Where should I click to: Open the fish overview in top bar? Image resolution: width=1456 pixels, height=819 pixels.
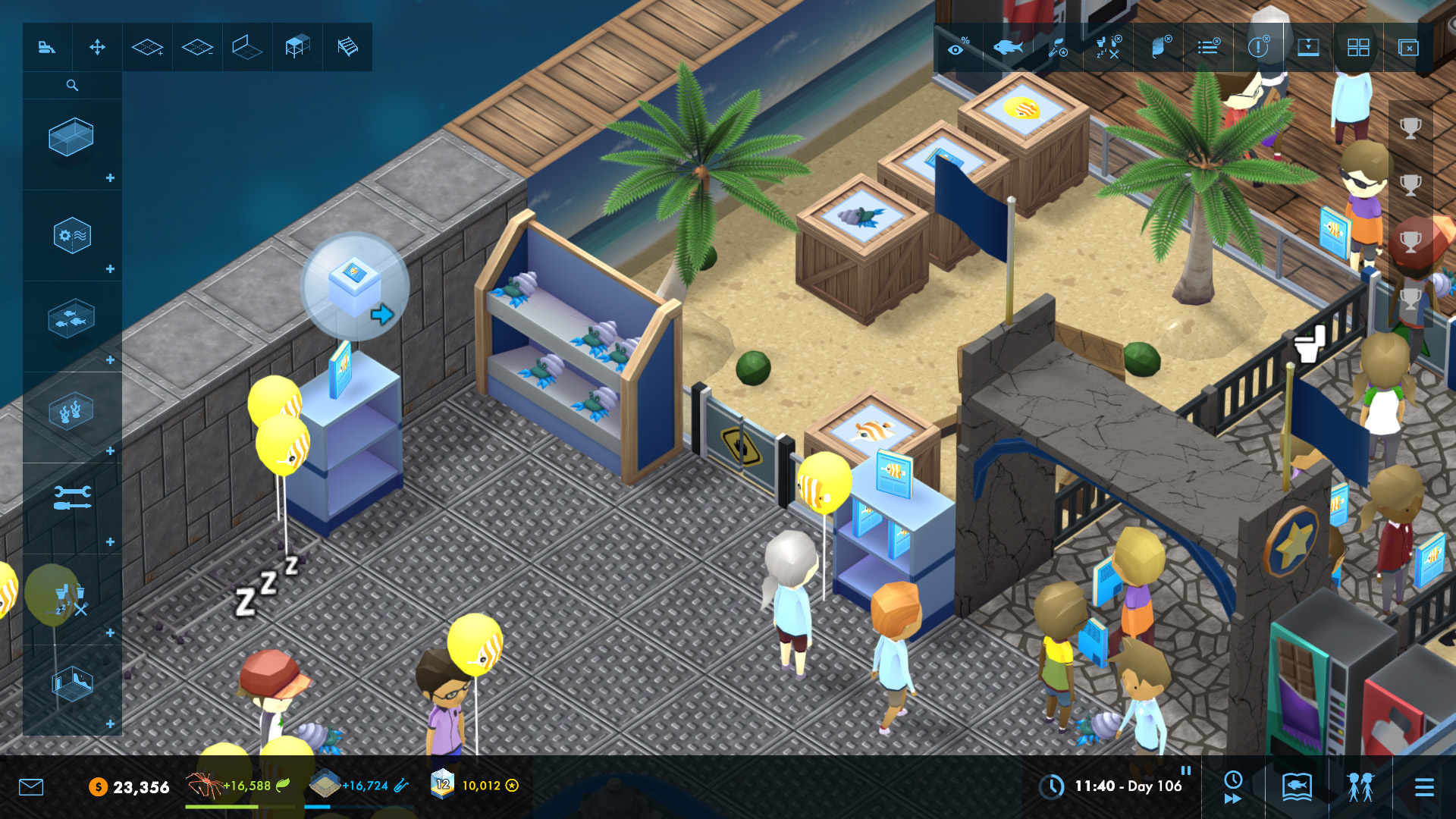tap(1008, 48)
